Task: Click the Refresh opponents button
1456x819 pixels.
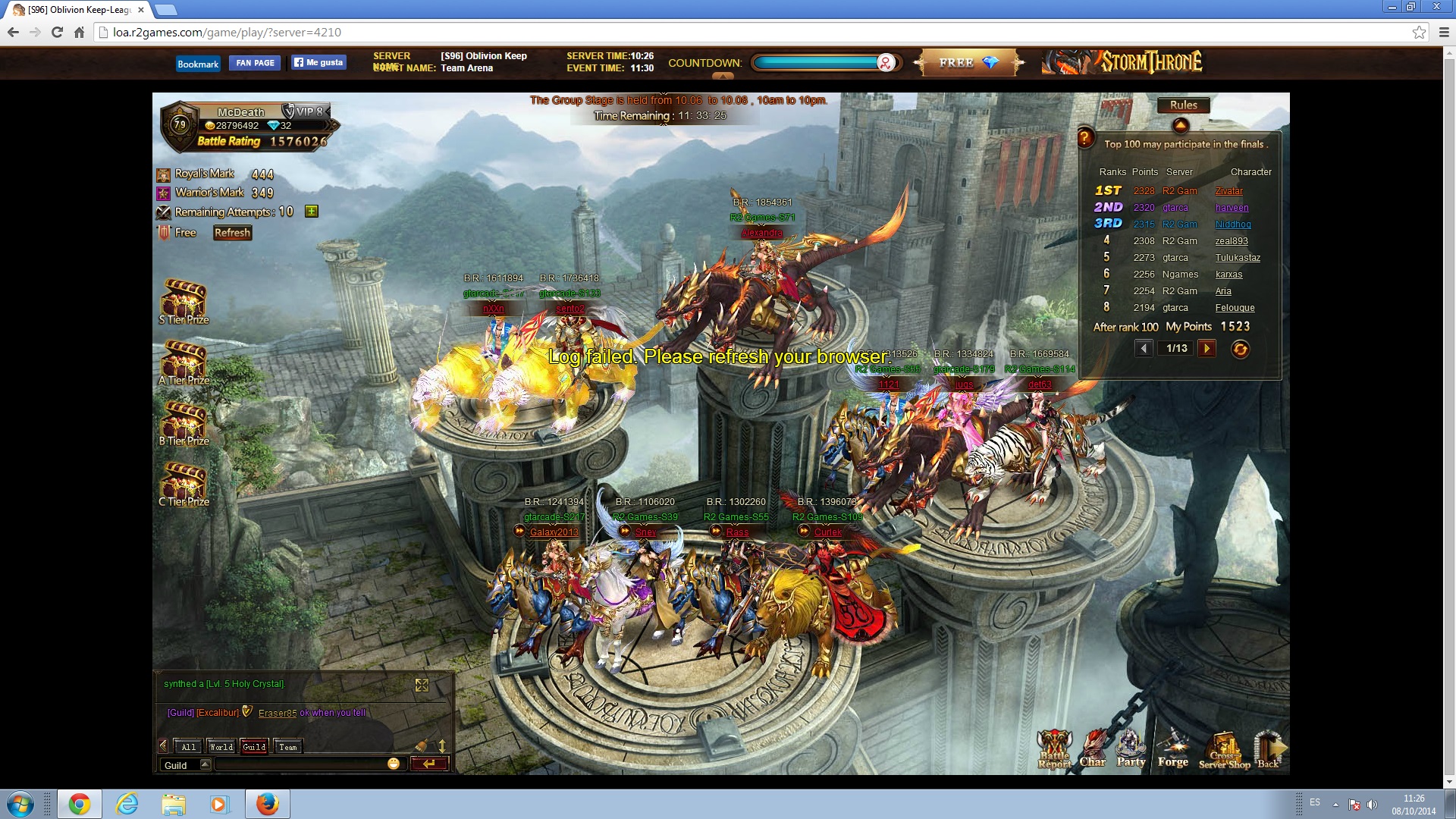Action: (232, 233)
